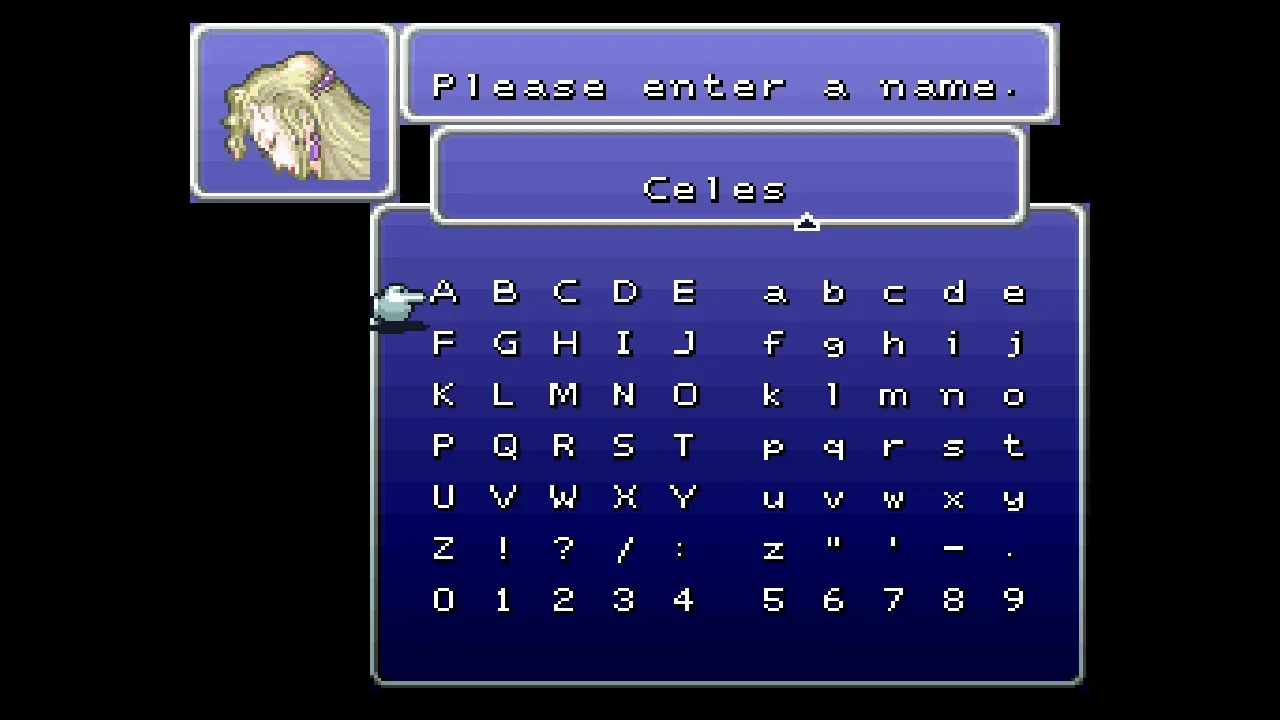Pick the forward slash character
This screenshot has width=1280, height=720.
[624, 548]
